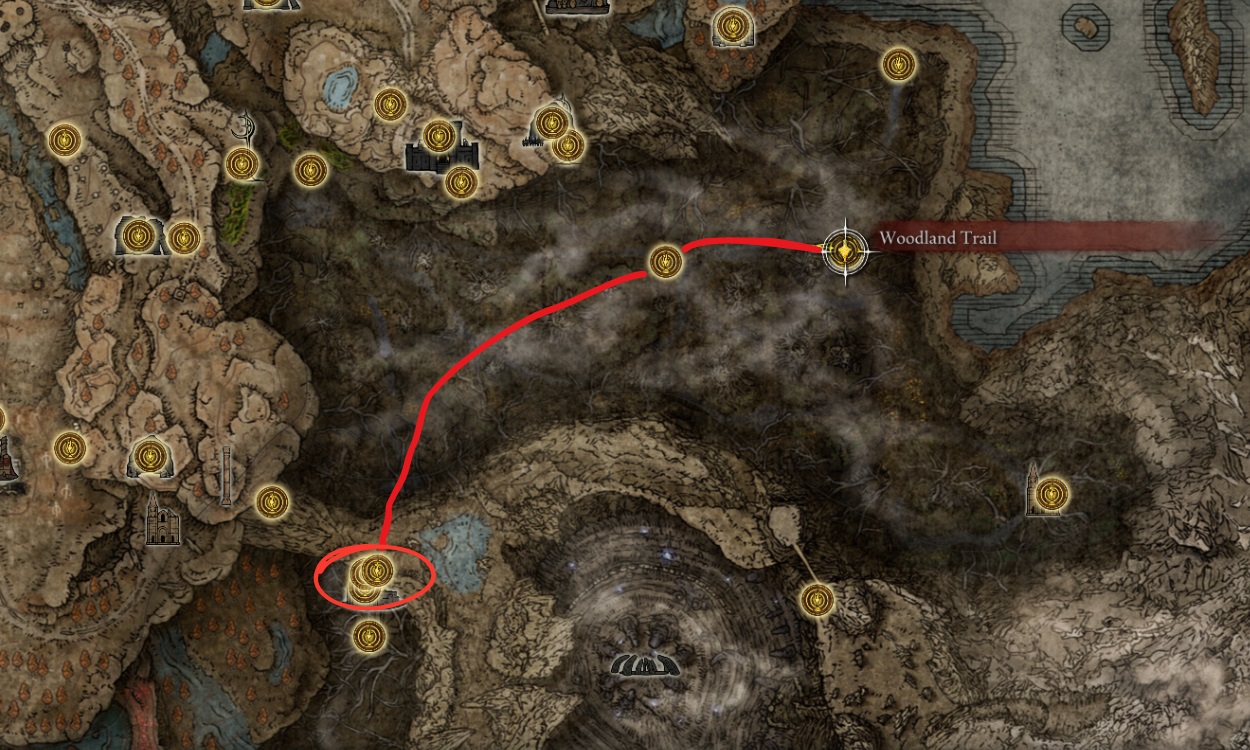Choose the grace marker under the crescent moon symbol
1250x750 pixels.
click(242, 164)
